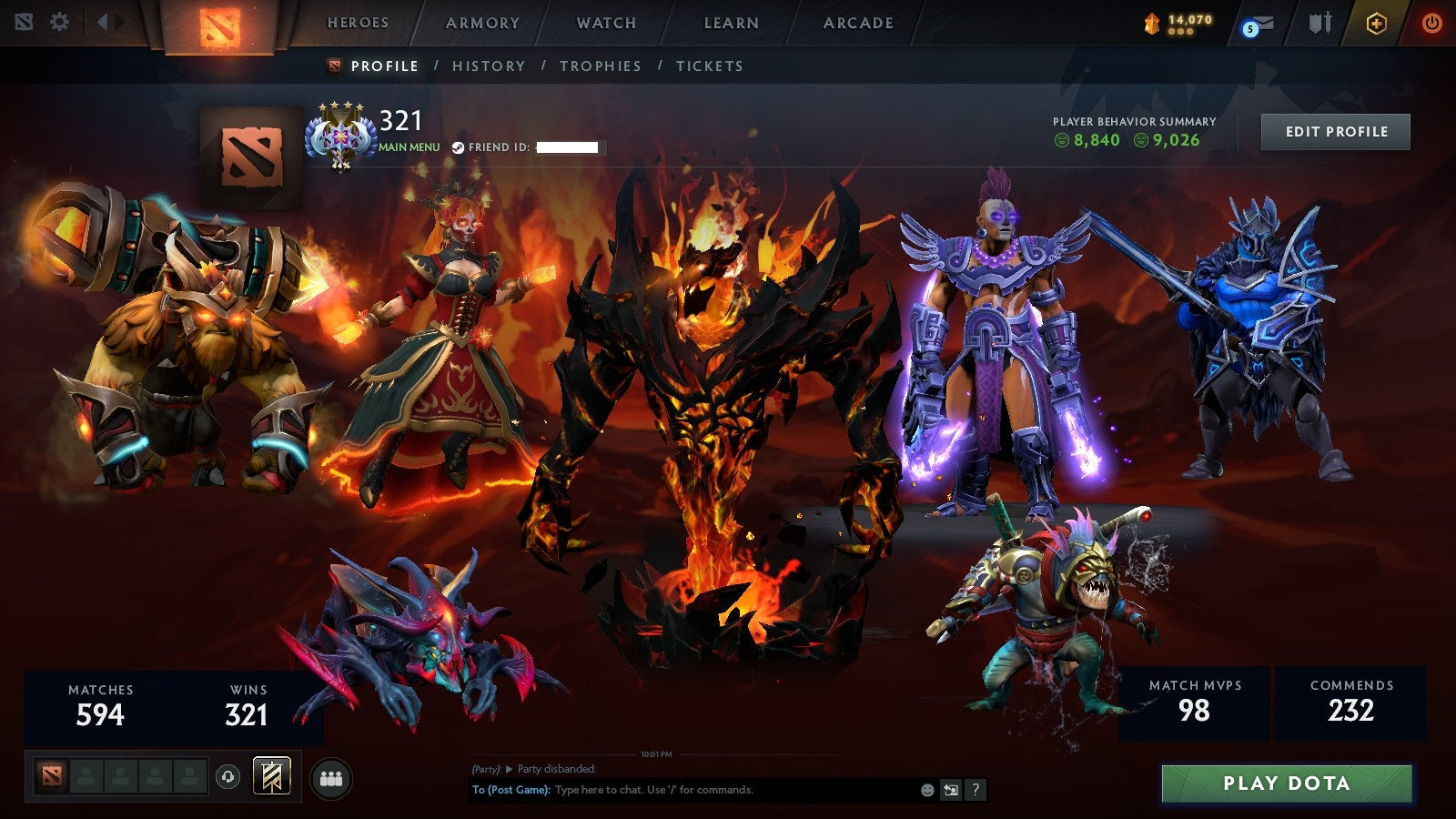The width and height of the screenshot is (1456, 819).
Task: Open the settings gear menu
Action: 60,20
